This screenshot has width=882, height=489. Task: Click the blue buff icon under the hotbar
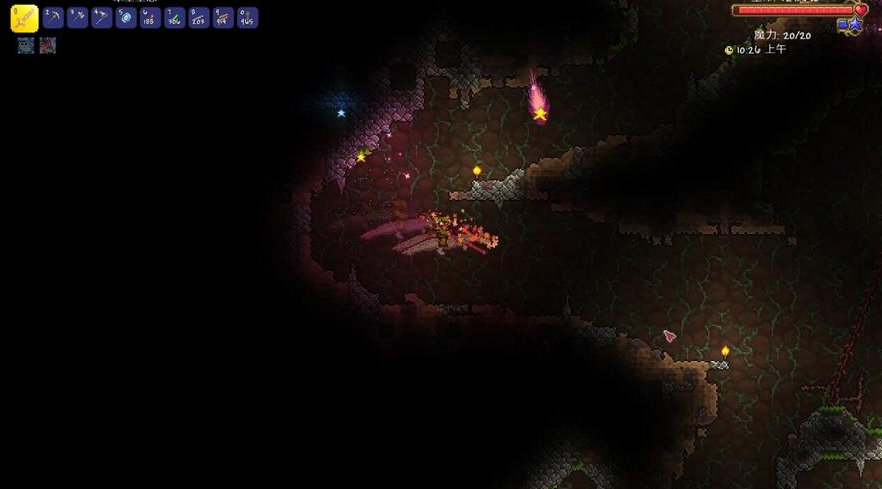tap(26, 45)
